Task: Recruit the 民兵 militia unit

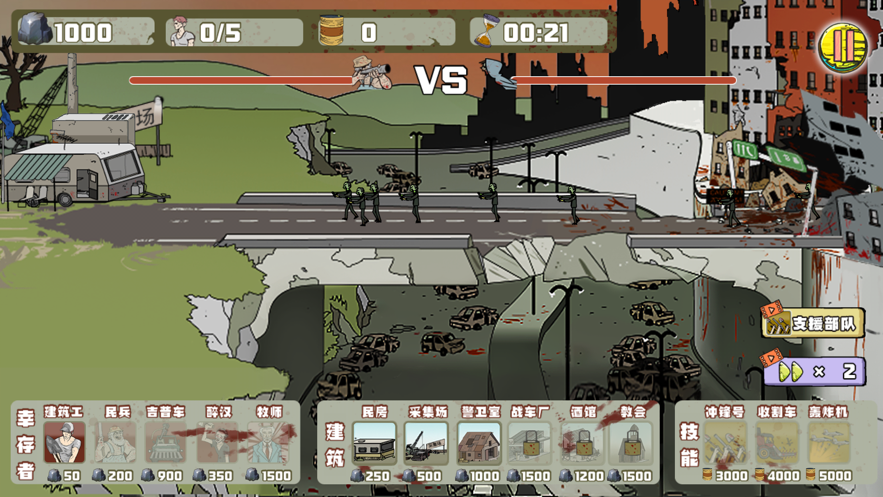Action: pyautogui.click(x=117, y=443)
